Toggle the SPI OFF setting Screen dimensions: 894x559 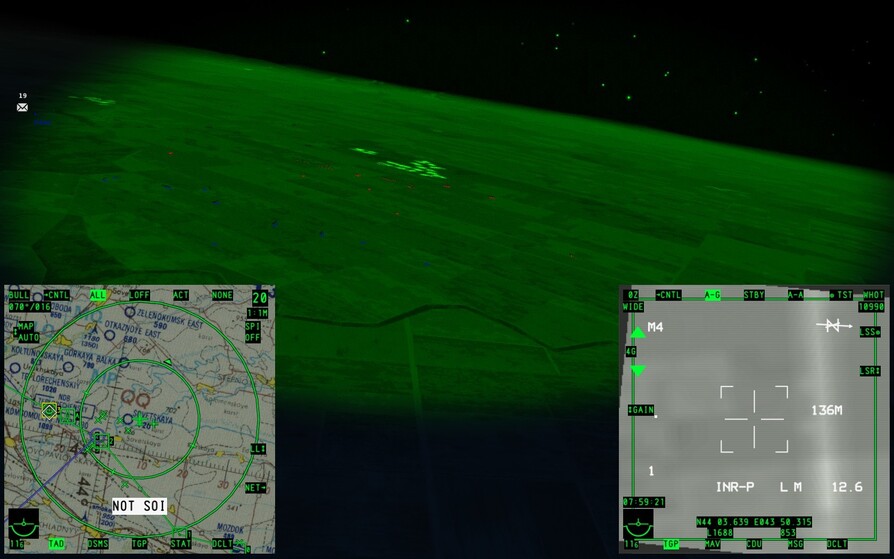(x=252, y=332)
